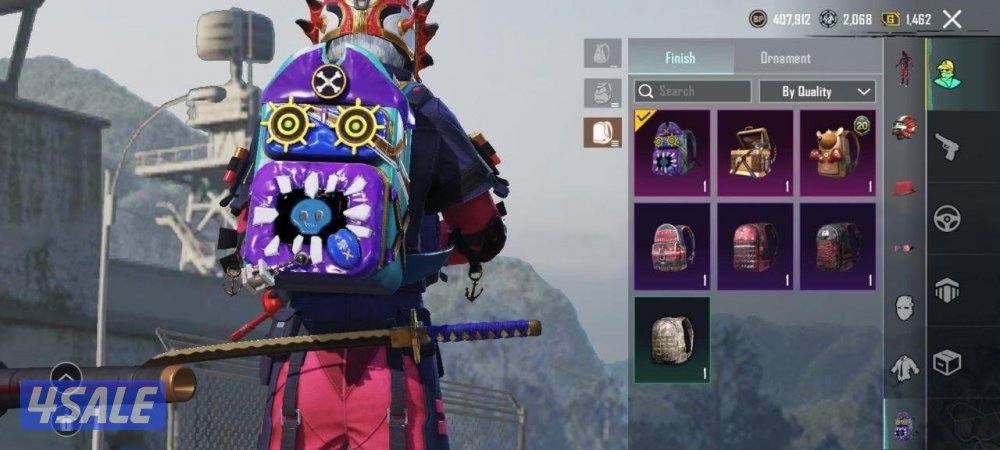Open the By Quality sort dropdown
Image resolution: width=1000 pixels, height=450 pixels.
(x=817, y=91)
